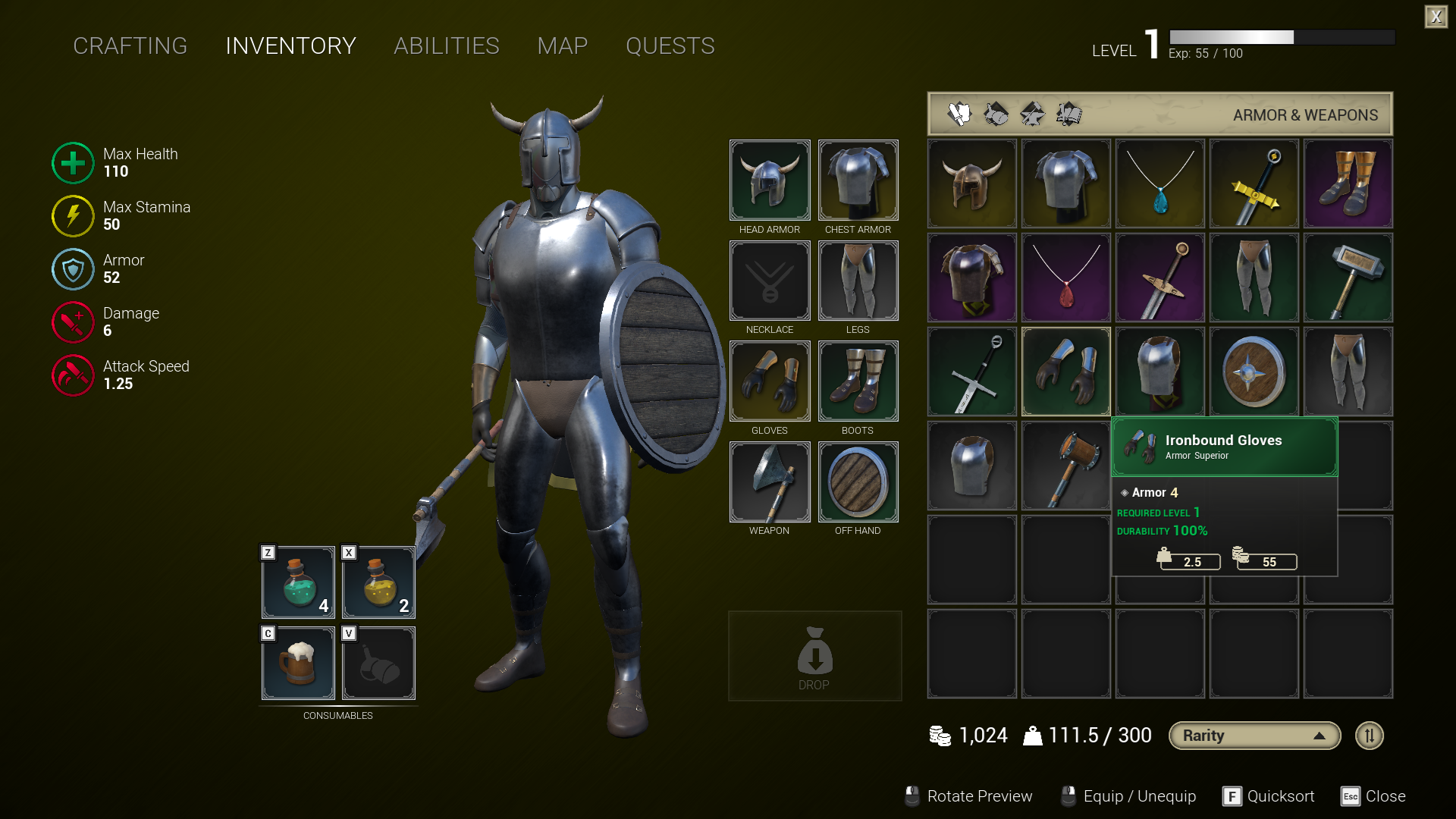1456x819 pixels.
Task: Choose the yellow potion consumable slot
Action: tap(378, 582)
